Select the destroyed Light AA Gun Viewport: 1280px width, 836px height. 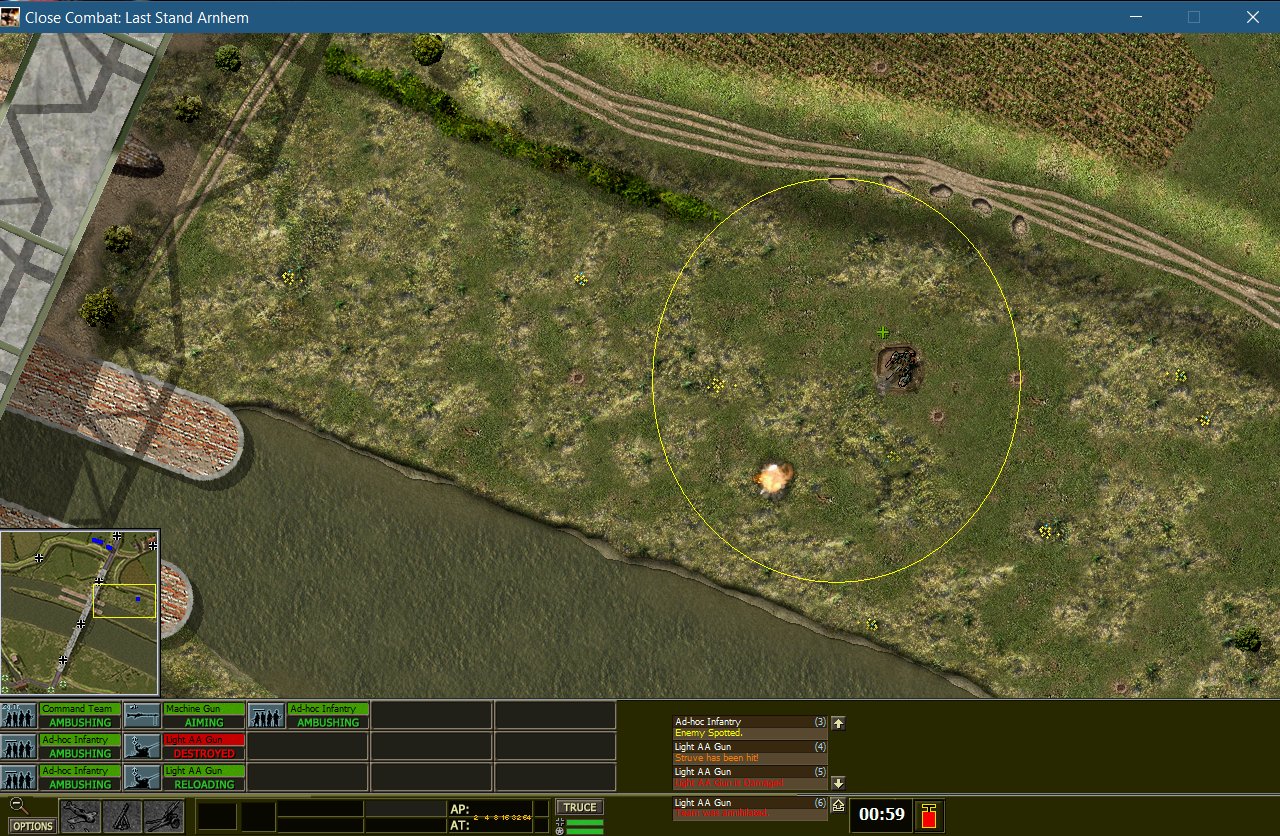pyautogui.click(x=203, y=746)
